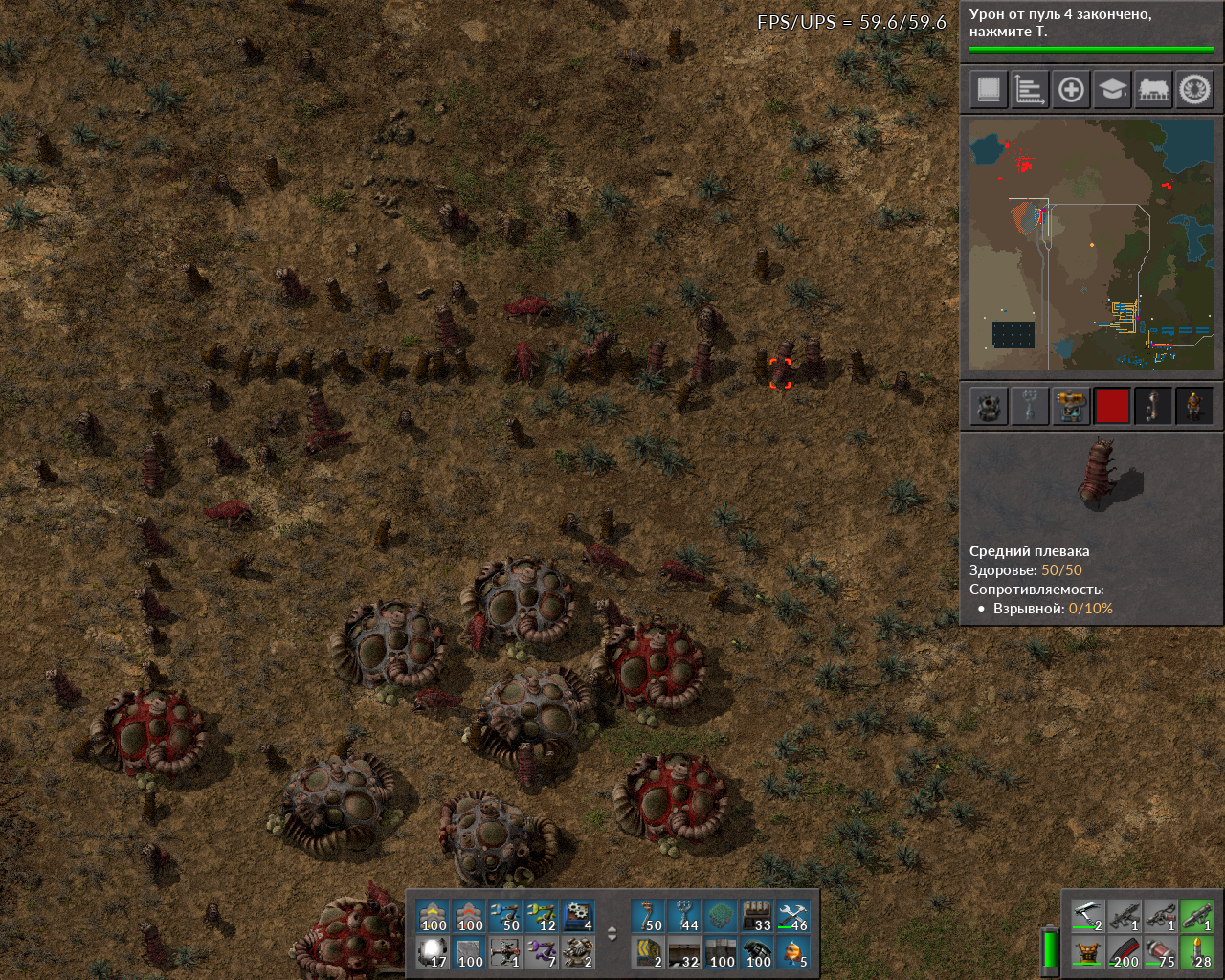Open the production statistics chart button
Viewport: 1225px width, 980px height.
[1030, 90]
